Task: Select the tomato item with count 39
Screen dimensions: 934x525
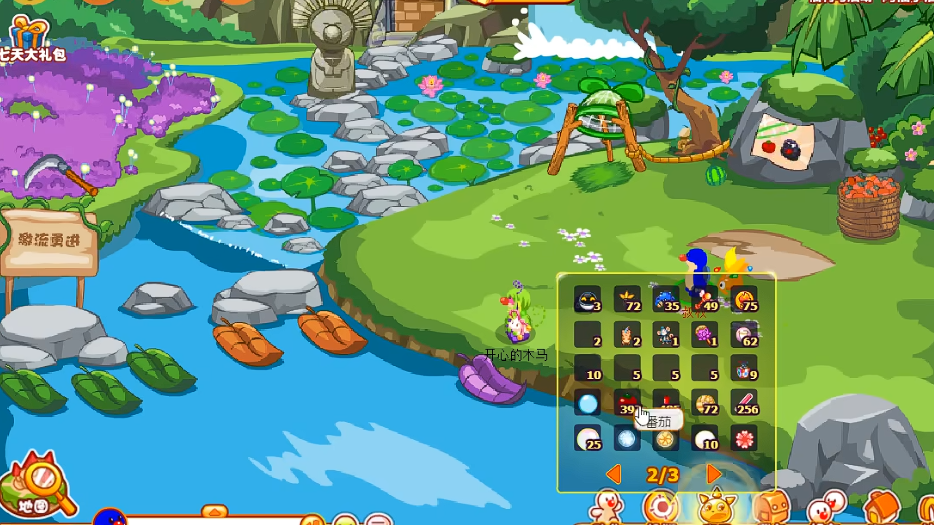Action: click(x=627, y=403)
